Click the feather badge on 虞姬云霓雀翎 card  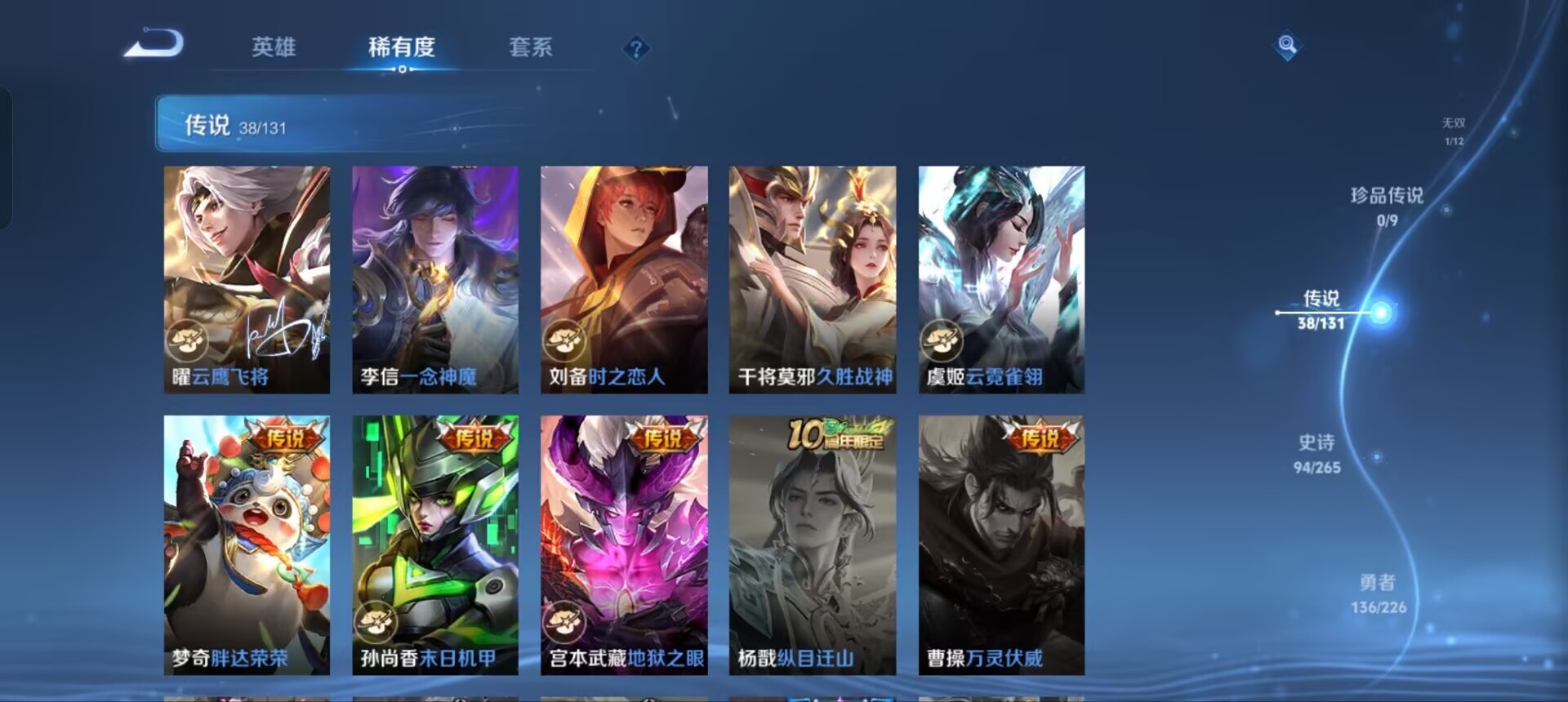tap(941, 340)
